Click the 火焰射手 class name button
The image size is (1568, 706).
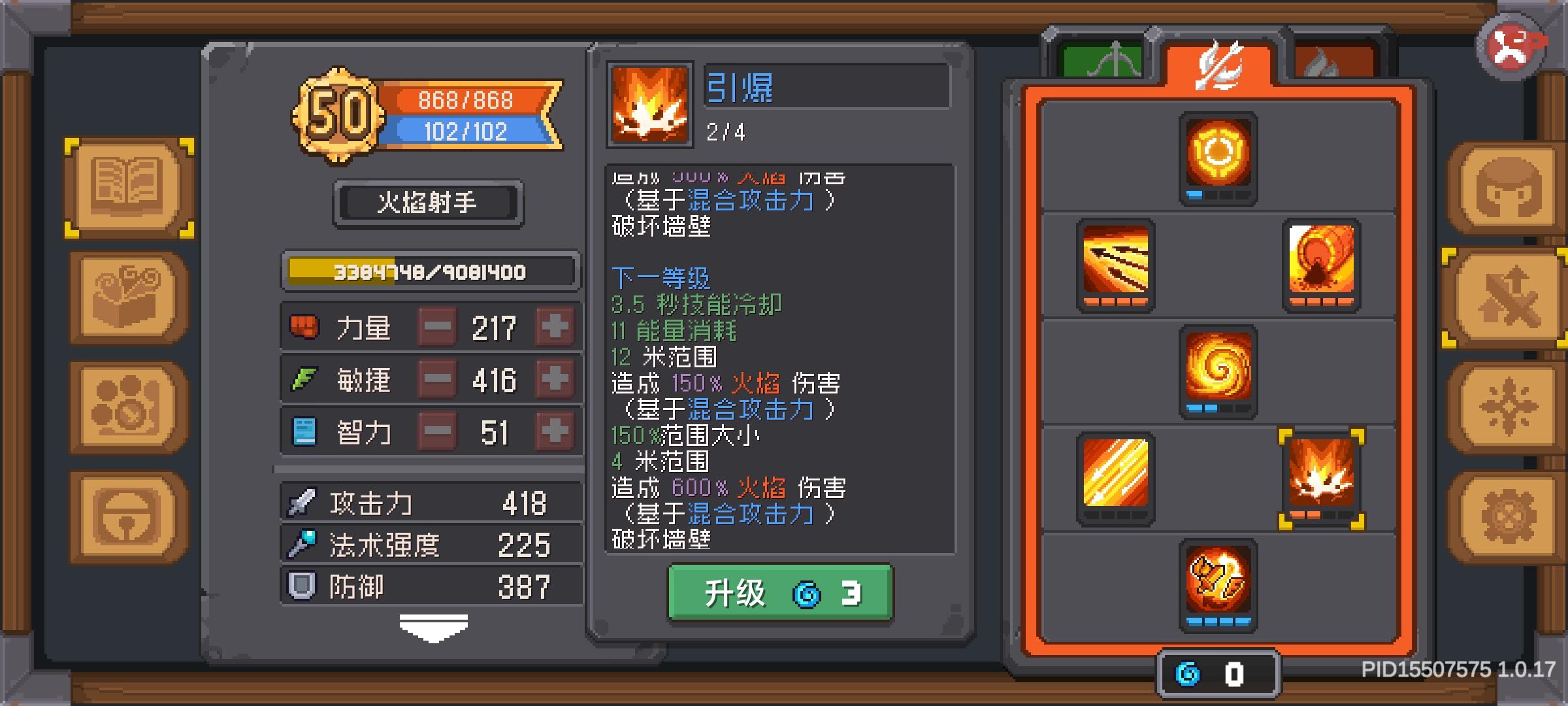(429, 201)
